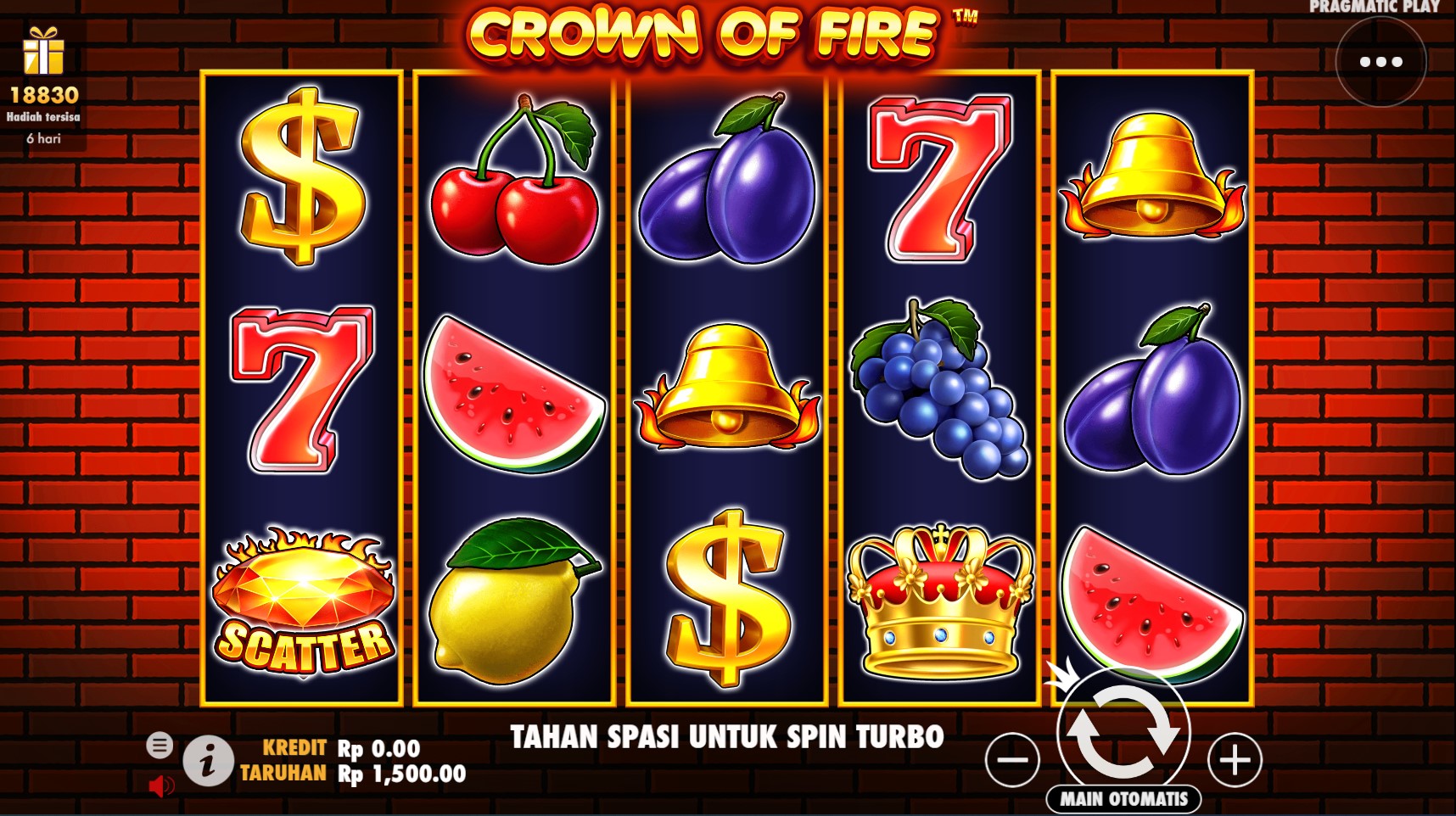Image resolution: width=1456 pixels, height=816 pixels.
Task: Decrease the bet with the minus button
Action: click(1012, 759)
